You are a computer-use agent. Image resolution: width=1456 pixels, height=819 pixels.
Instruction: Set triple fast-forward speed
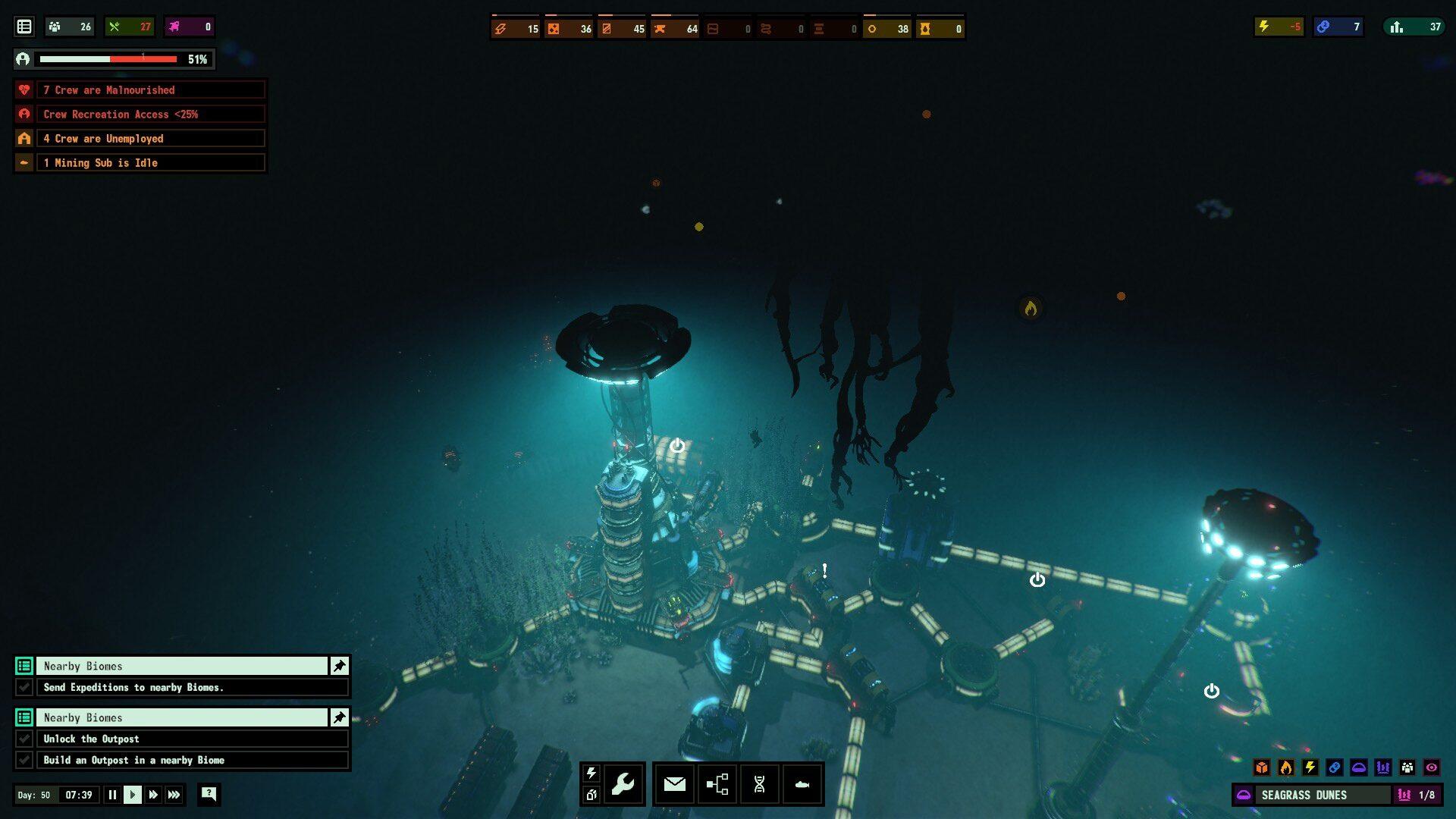[174, 795]
